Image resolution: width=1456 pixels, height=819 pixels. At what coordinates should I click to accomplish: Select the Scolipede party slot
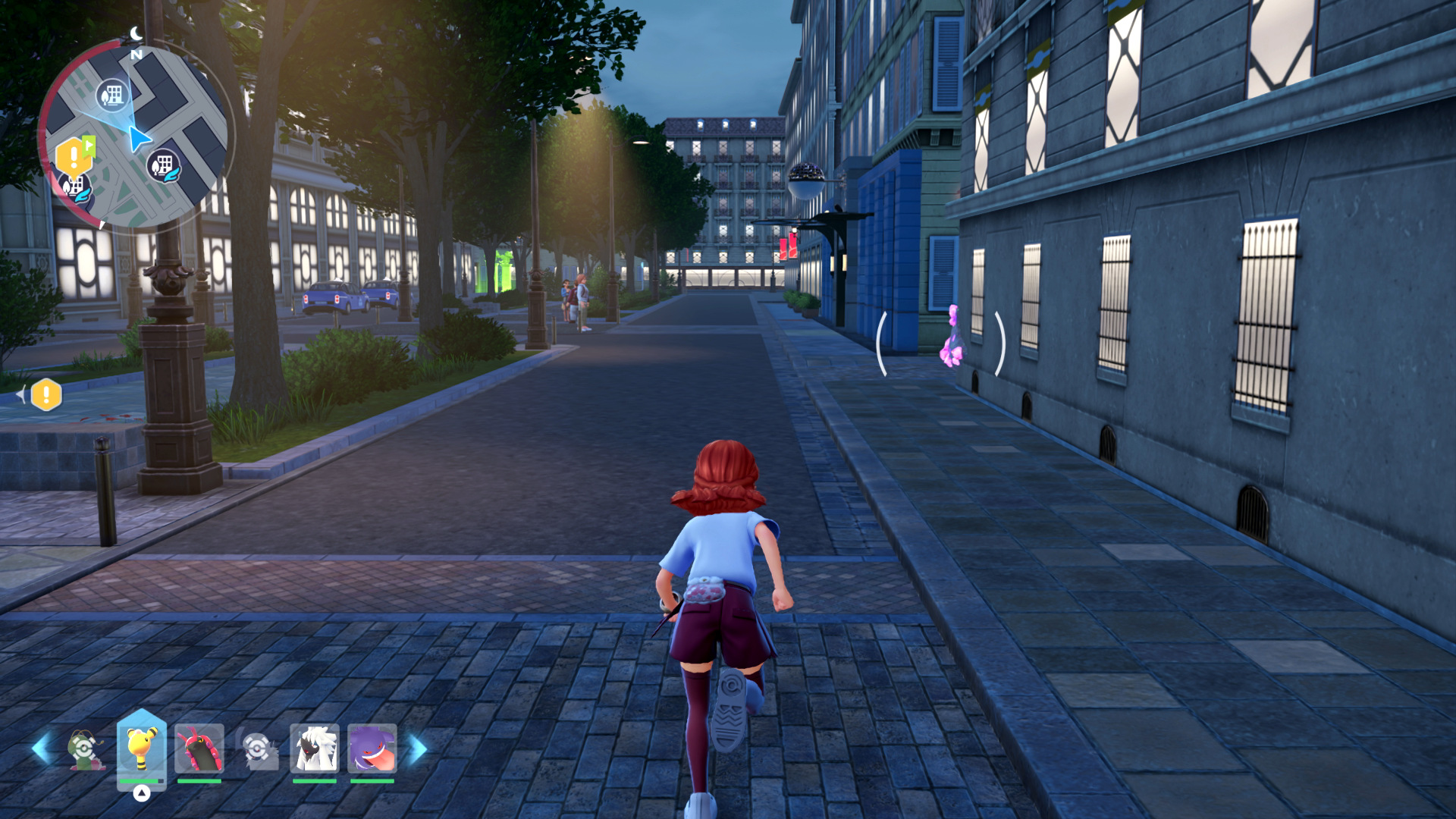tap(199, 748)
